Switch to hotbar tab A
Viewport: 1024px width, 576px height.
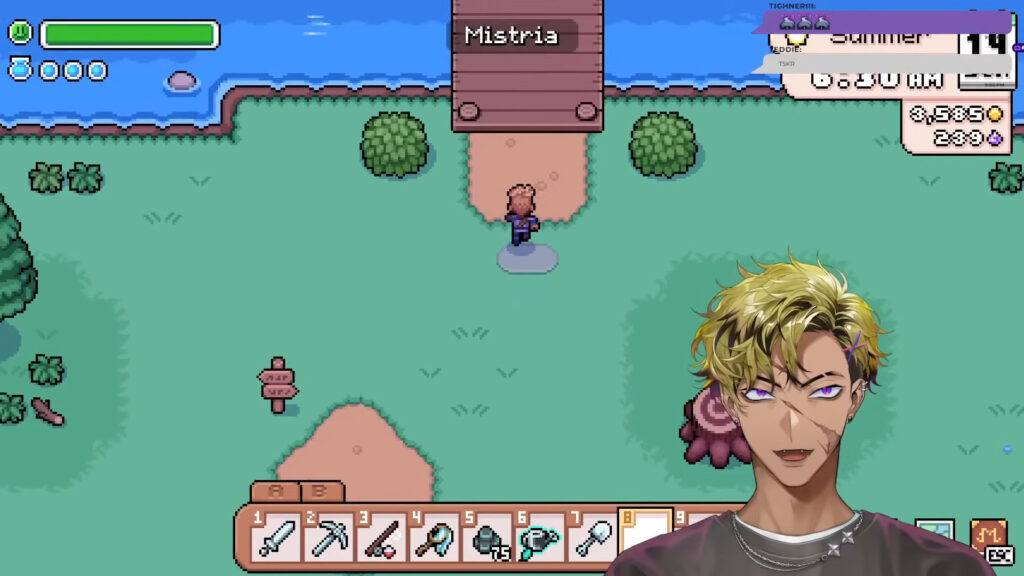pyautogui.click(x=276, y=492)
